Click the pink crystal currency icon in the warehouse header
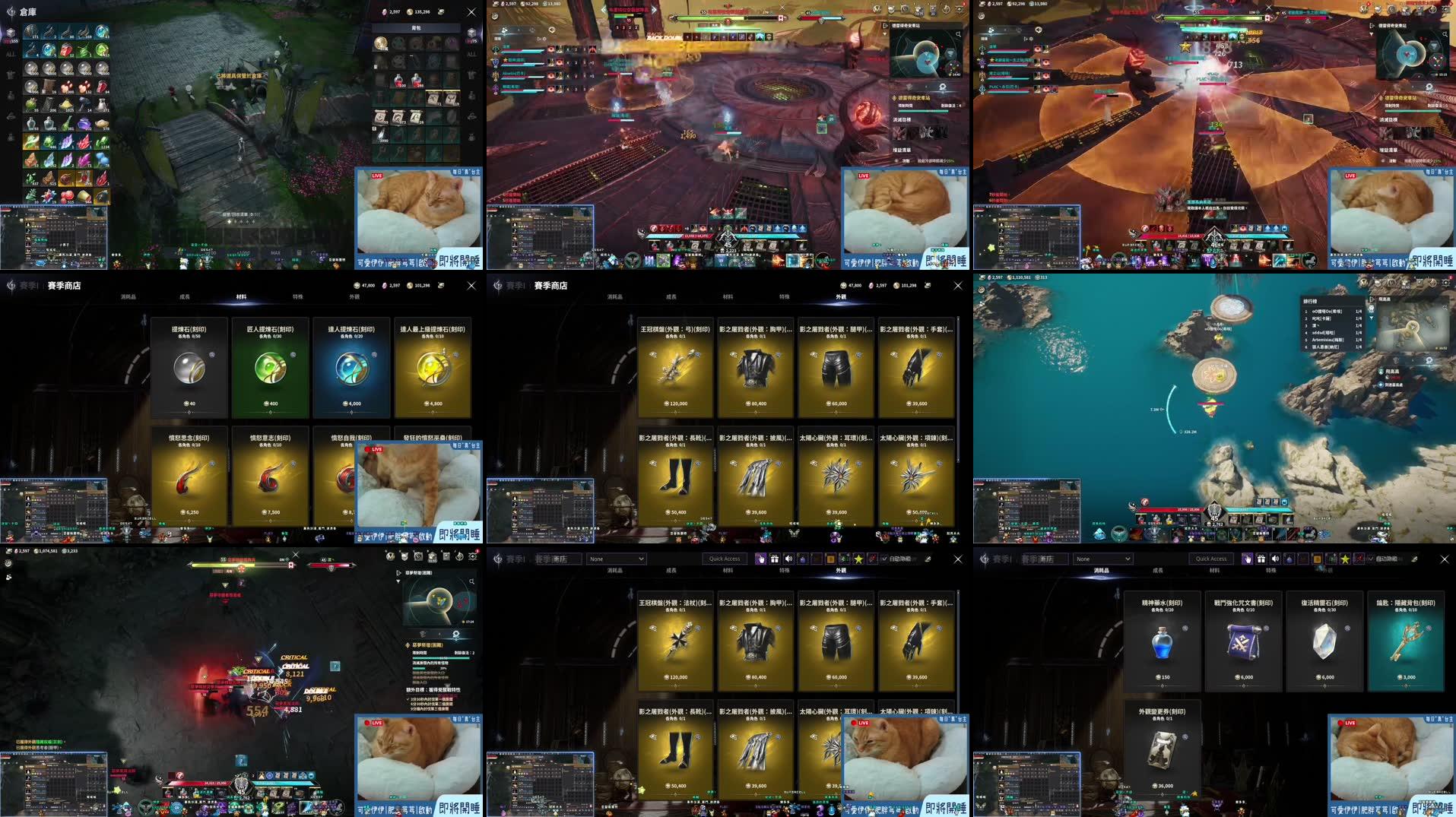1456x817 pixels. click(386, 12)
